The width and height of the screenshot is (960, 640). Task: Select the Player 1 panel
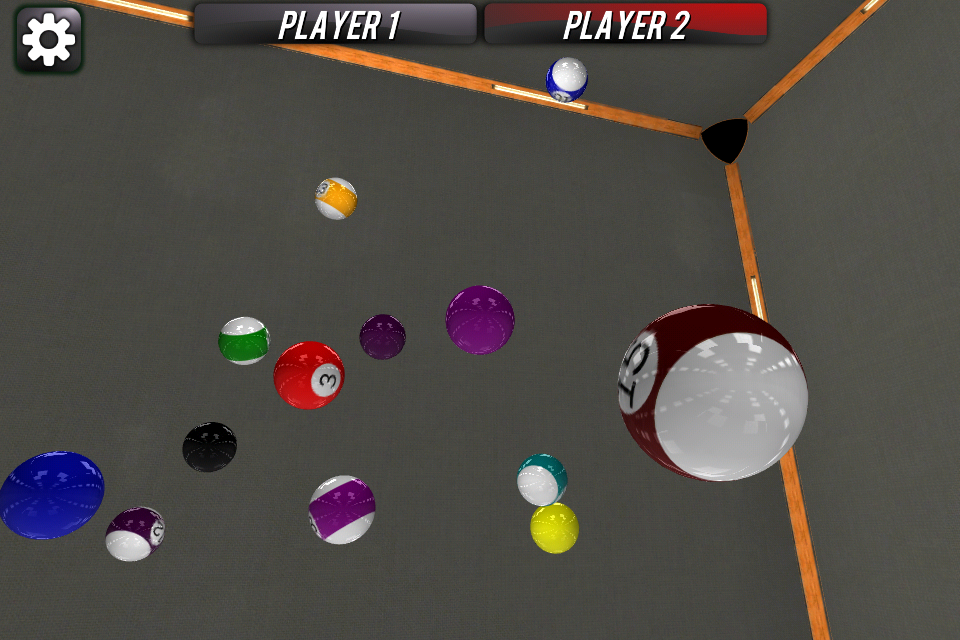point(335,24)
